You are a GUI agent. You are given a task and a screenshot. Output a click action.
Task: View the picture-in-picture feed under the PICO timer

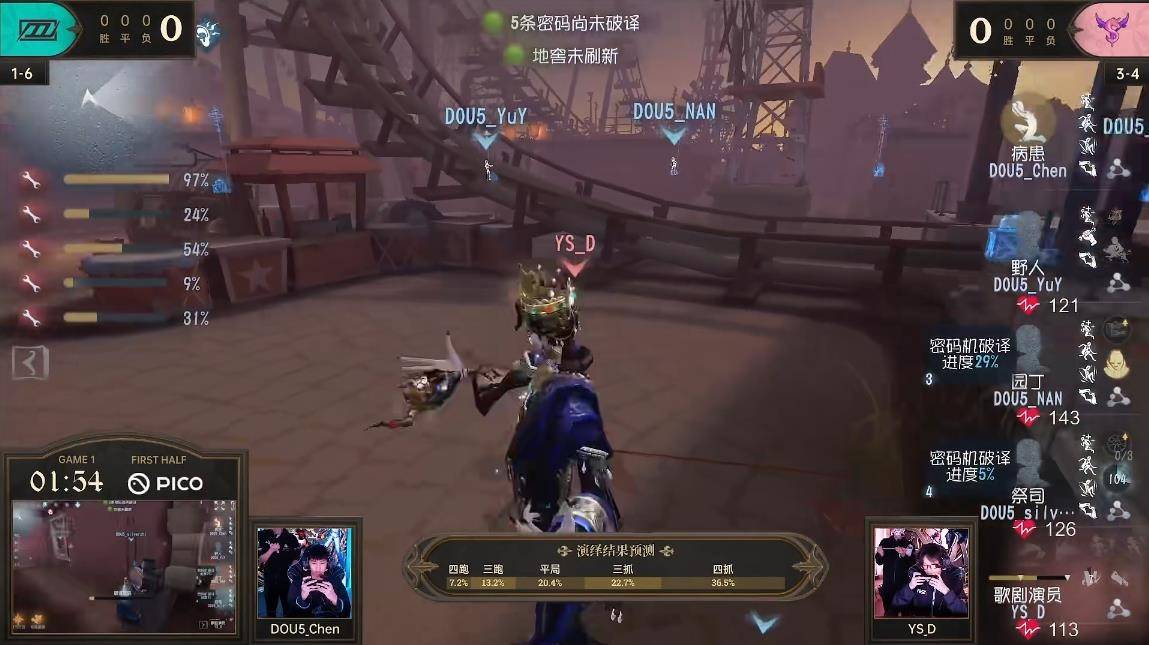[124, 566]
